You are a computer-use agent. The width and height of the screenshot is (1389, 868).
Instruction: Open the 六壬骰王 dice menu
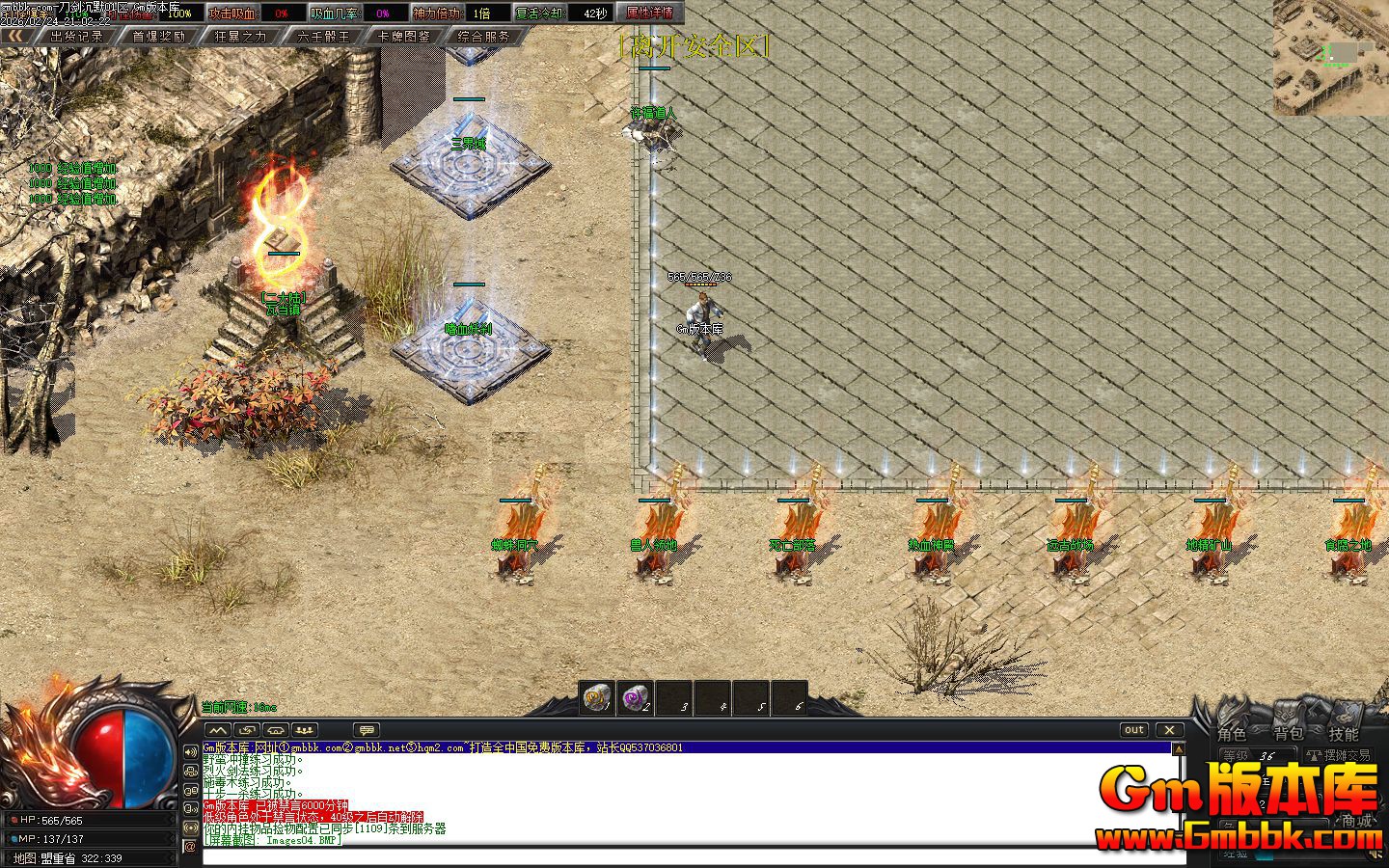click(323, 36)
